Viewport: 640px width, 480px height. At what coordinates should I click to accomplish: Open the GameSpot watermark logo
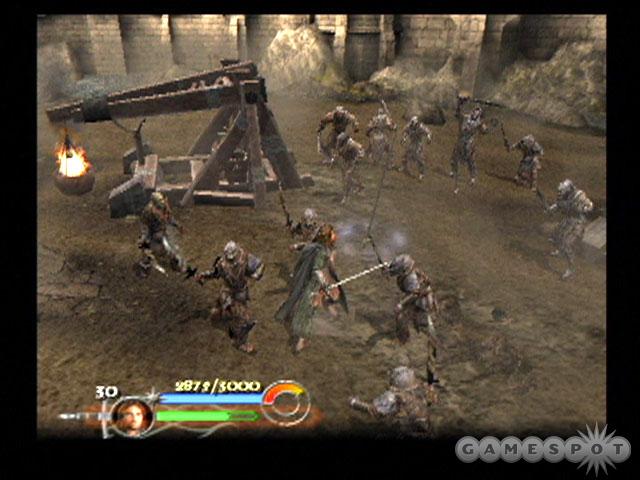(x=540, y=449)
